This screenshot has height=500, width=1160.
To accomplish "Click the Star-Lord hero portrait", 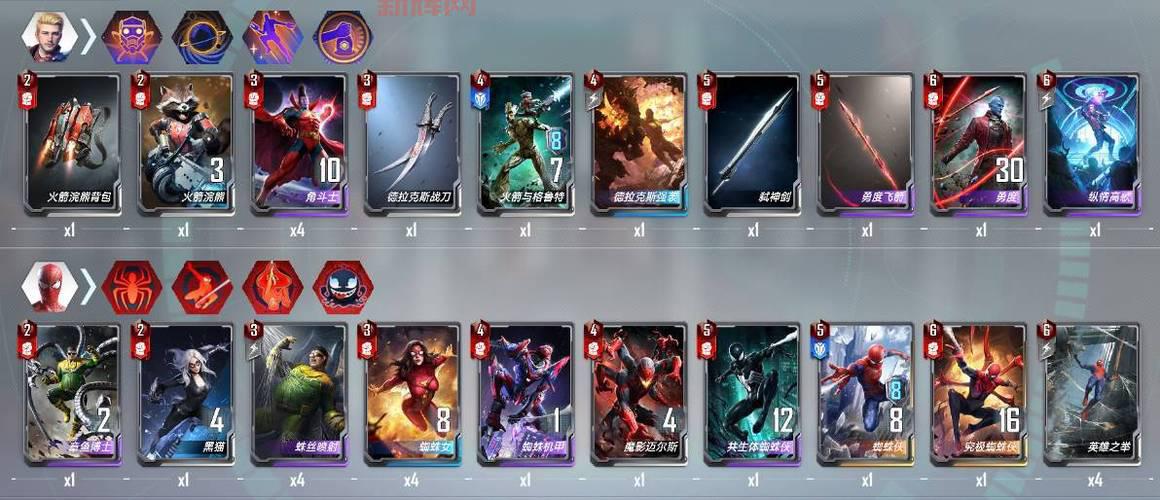I will click(x=48, y=38).
